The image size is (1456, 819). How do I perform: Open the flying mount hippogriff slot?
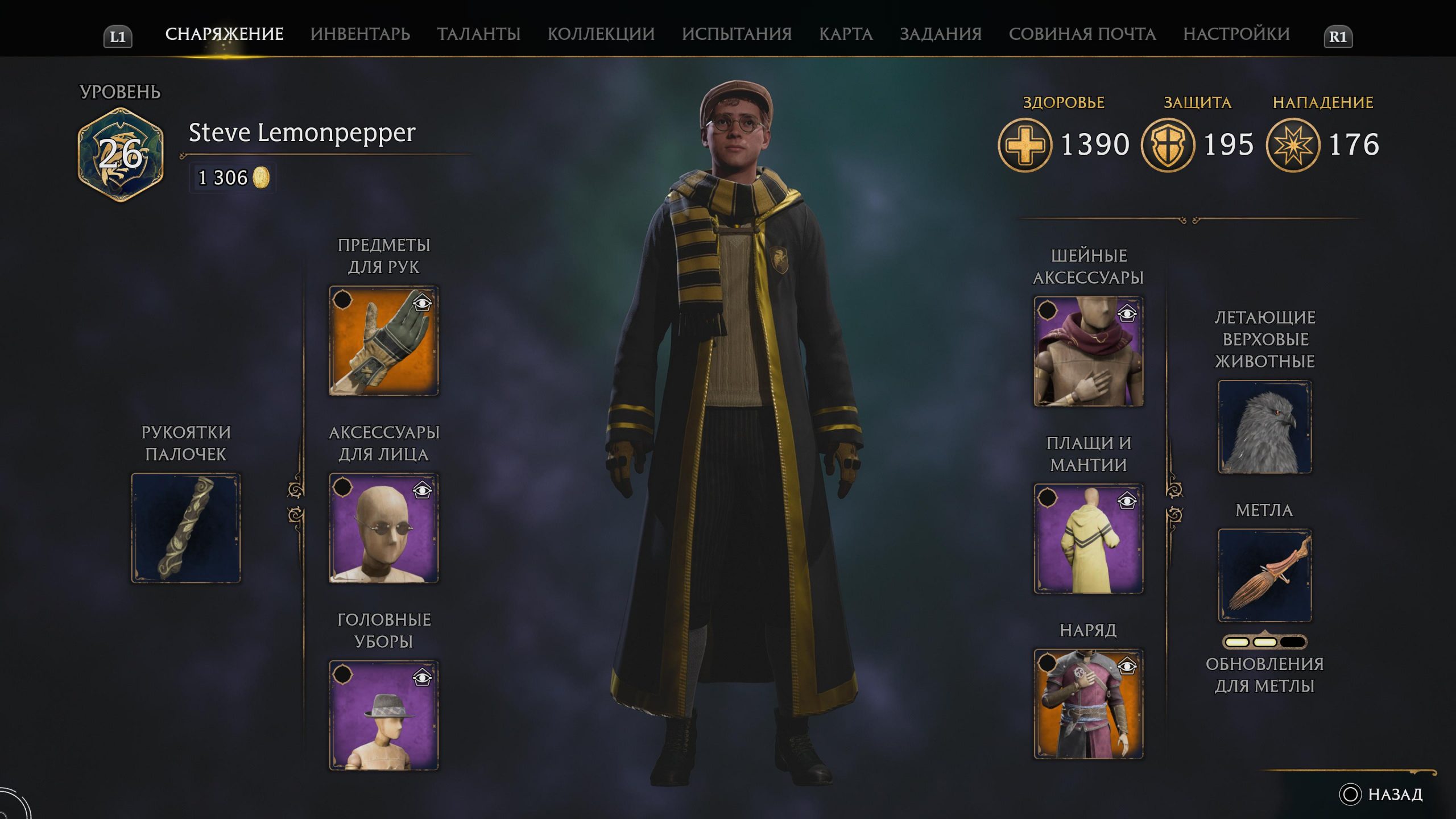[x=1264, y=427]
